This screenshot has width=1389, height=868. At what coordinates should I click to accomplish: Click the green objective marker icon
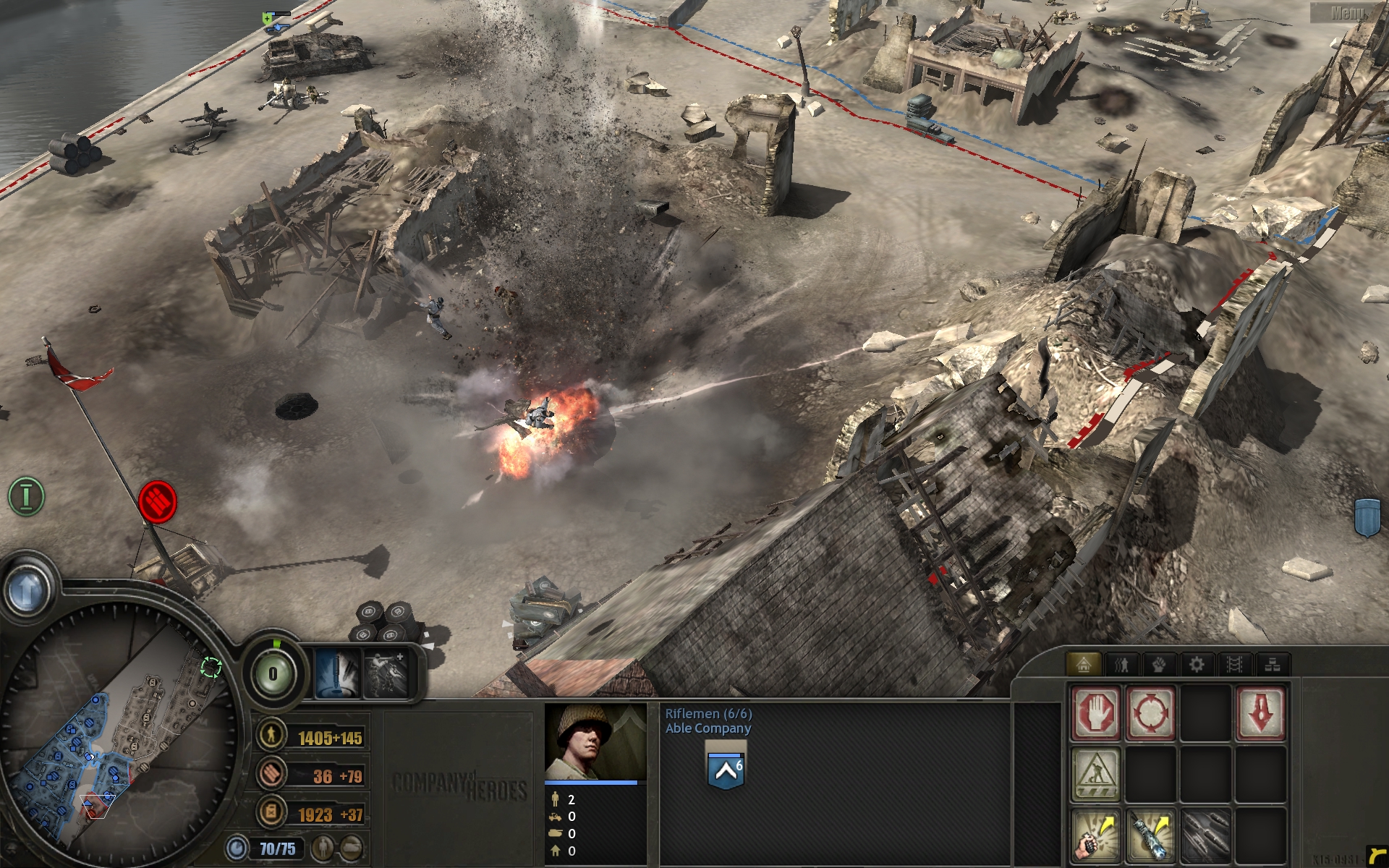[x=27, y=496]
